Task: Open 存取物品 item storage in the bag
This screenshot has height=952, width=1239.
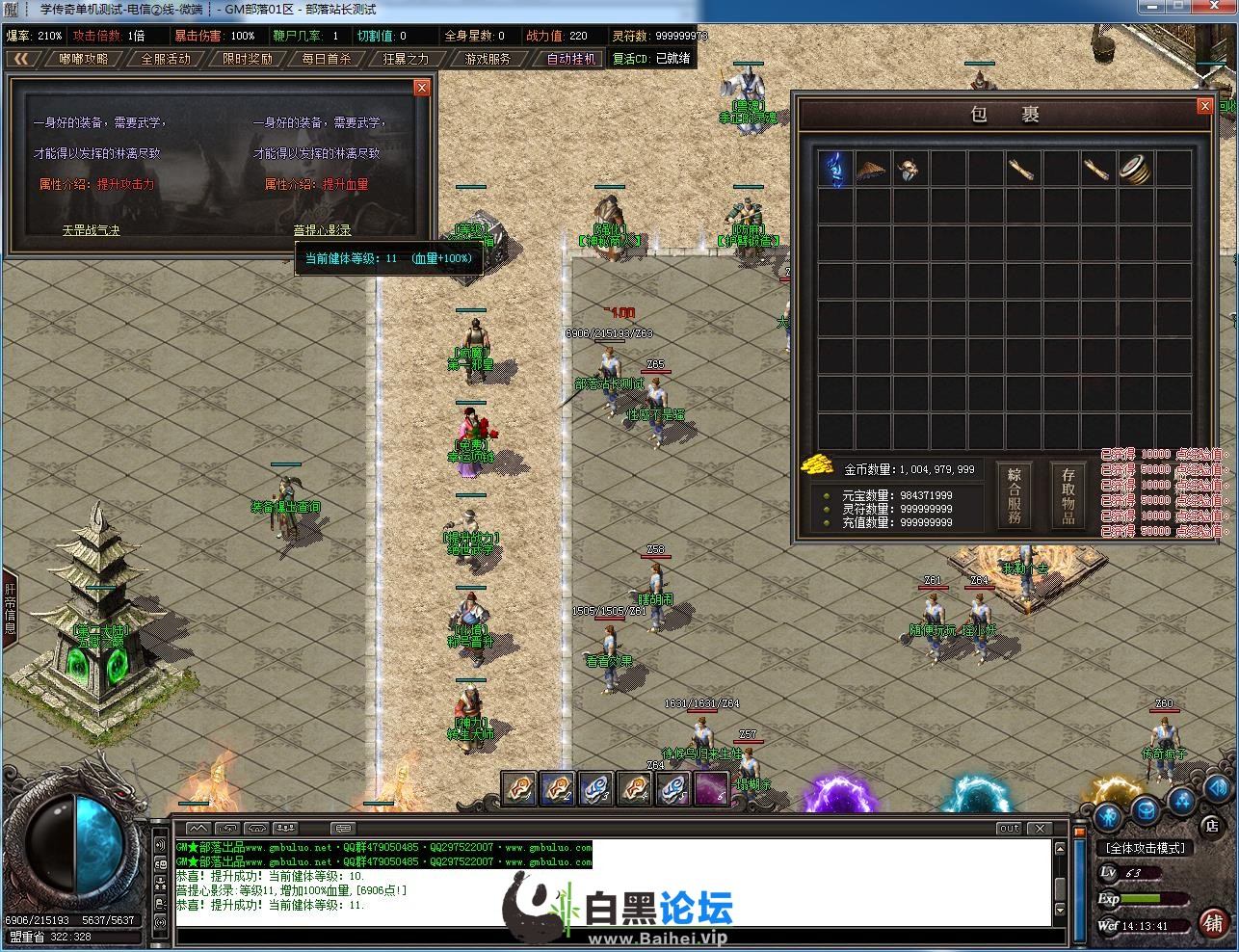Action: click(x=1068, y=495)
